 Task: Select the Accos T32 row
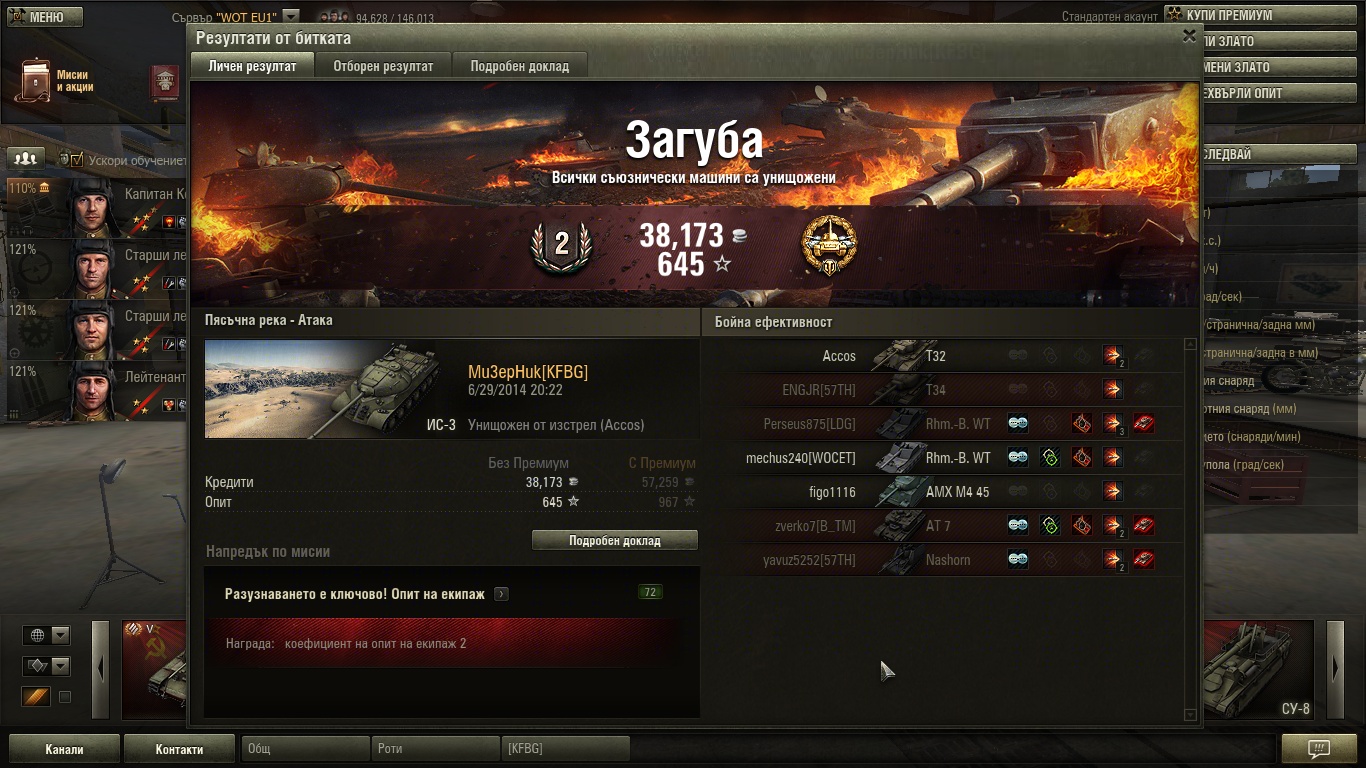[x=940, y=356]
